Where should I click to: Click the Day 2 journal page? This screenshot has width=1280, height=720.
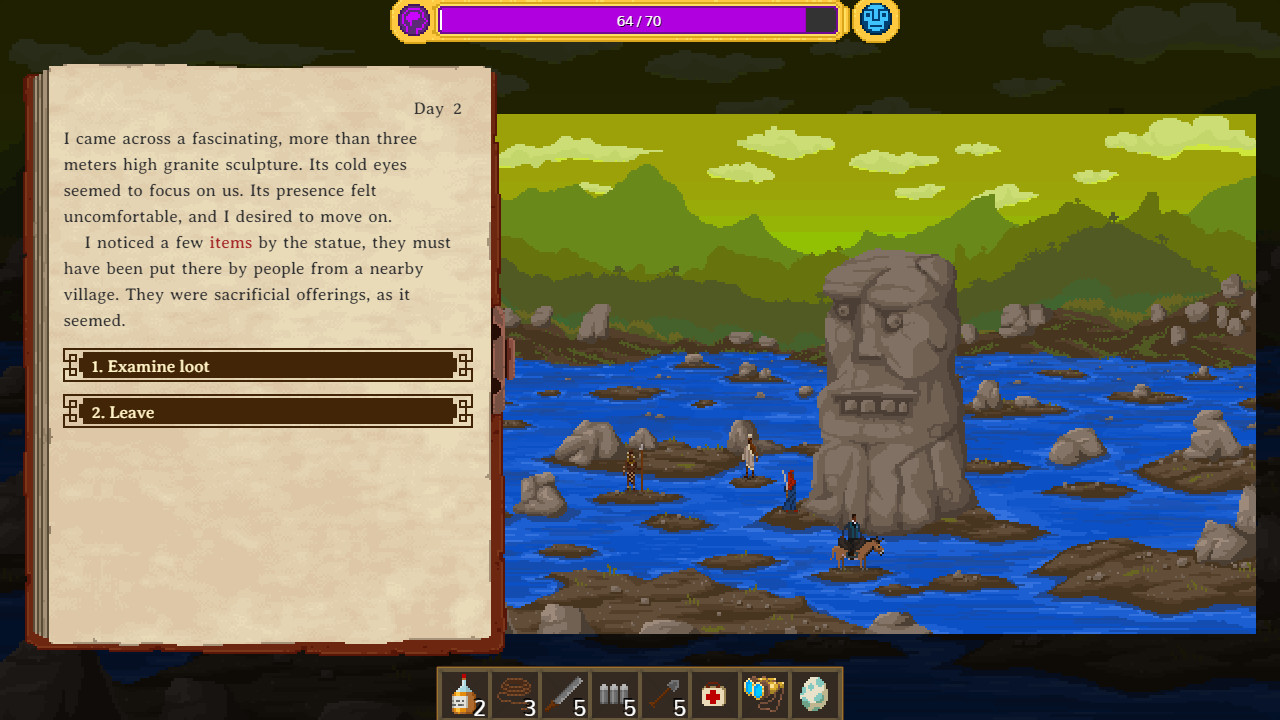(437, 108)
